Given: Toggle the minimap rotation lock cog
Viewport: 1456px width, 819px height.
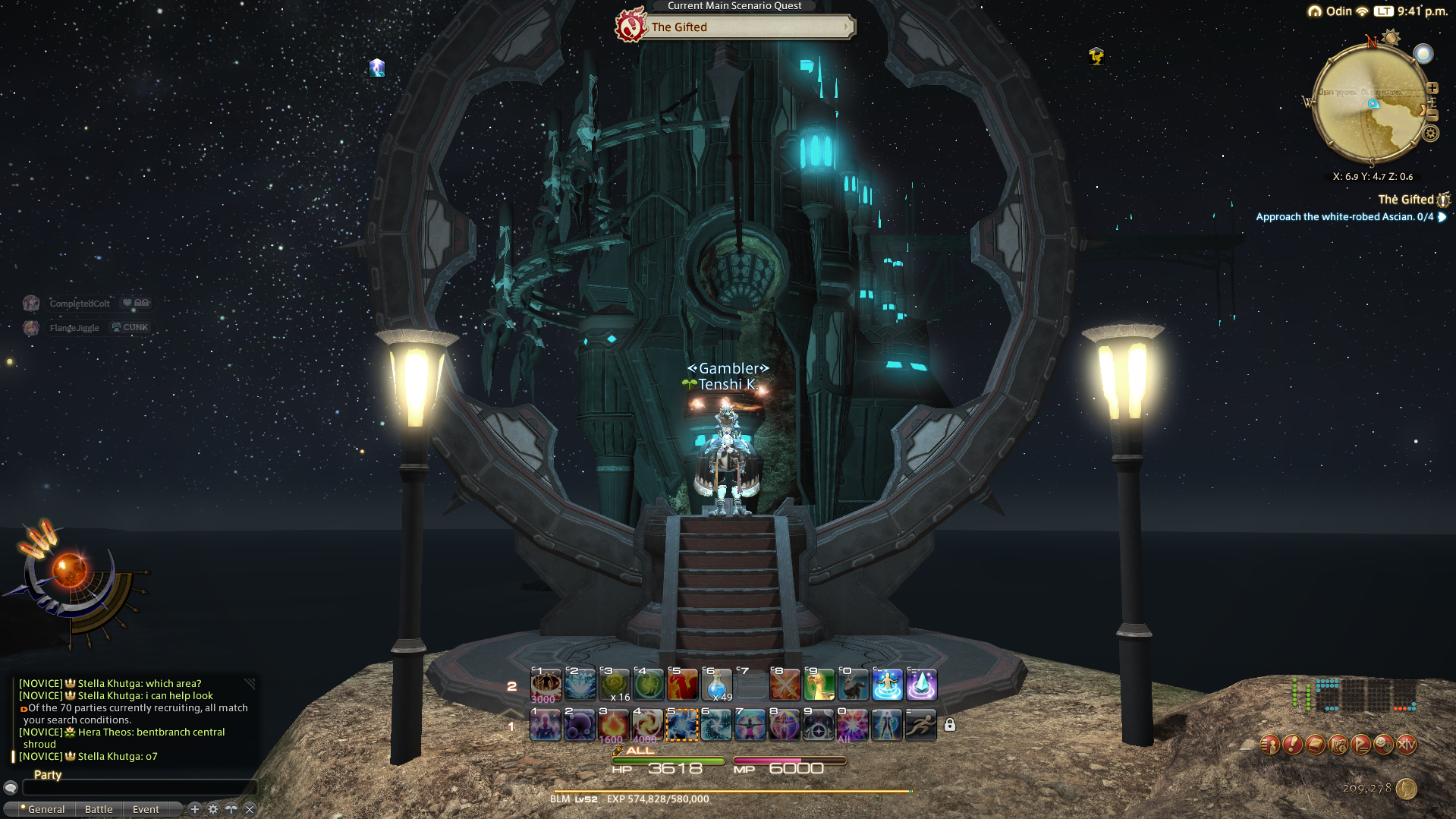Looking at the screenshot, I should [1431, 133].
